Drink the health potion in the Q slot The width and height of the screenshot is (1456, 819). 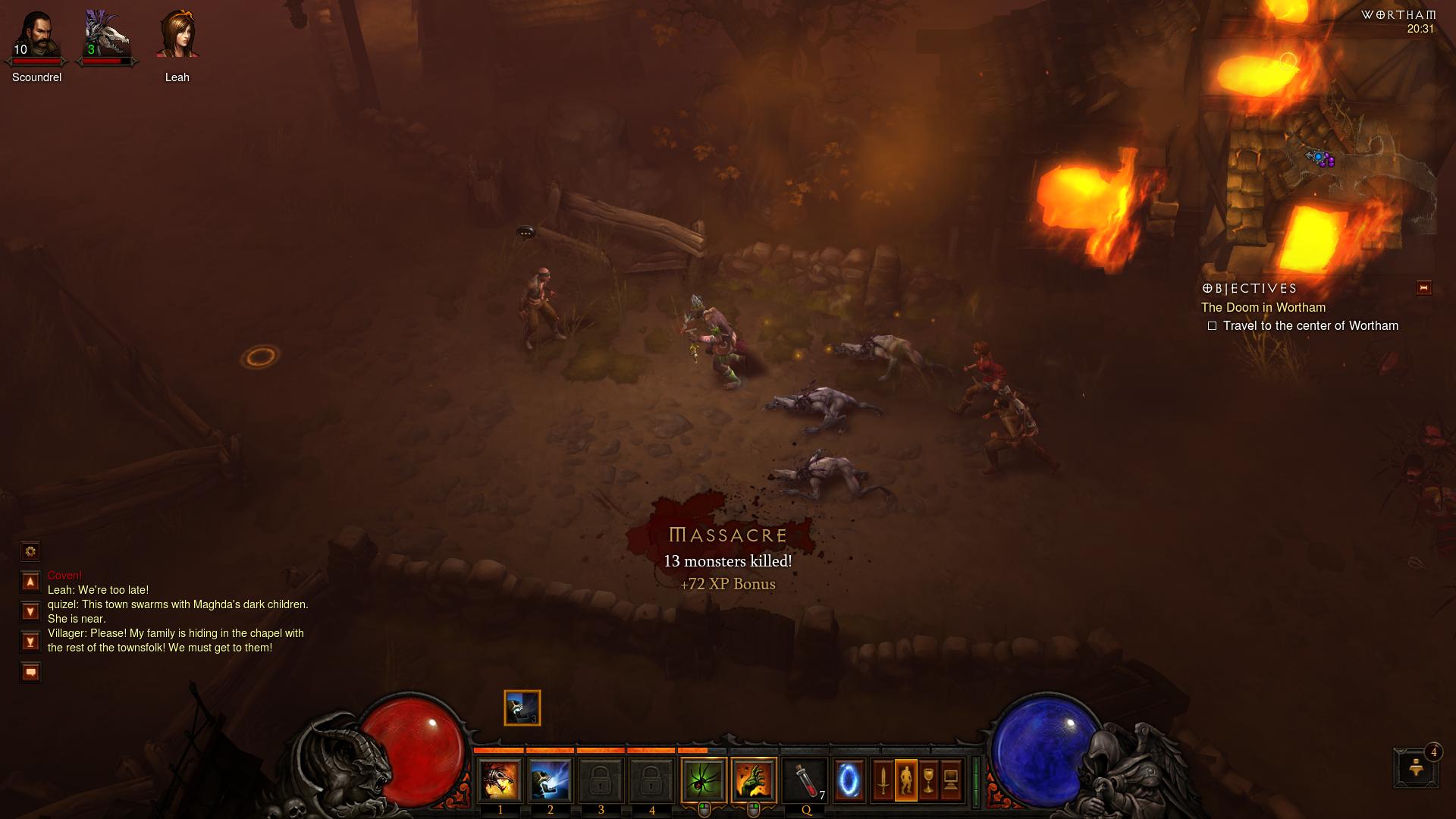tap(804, 780)
